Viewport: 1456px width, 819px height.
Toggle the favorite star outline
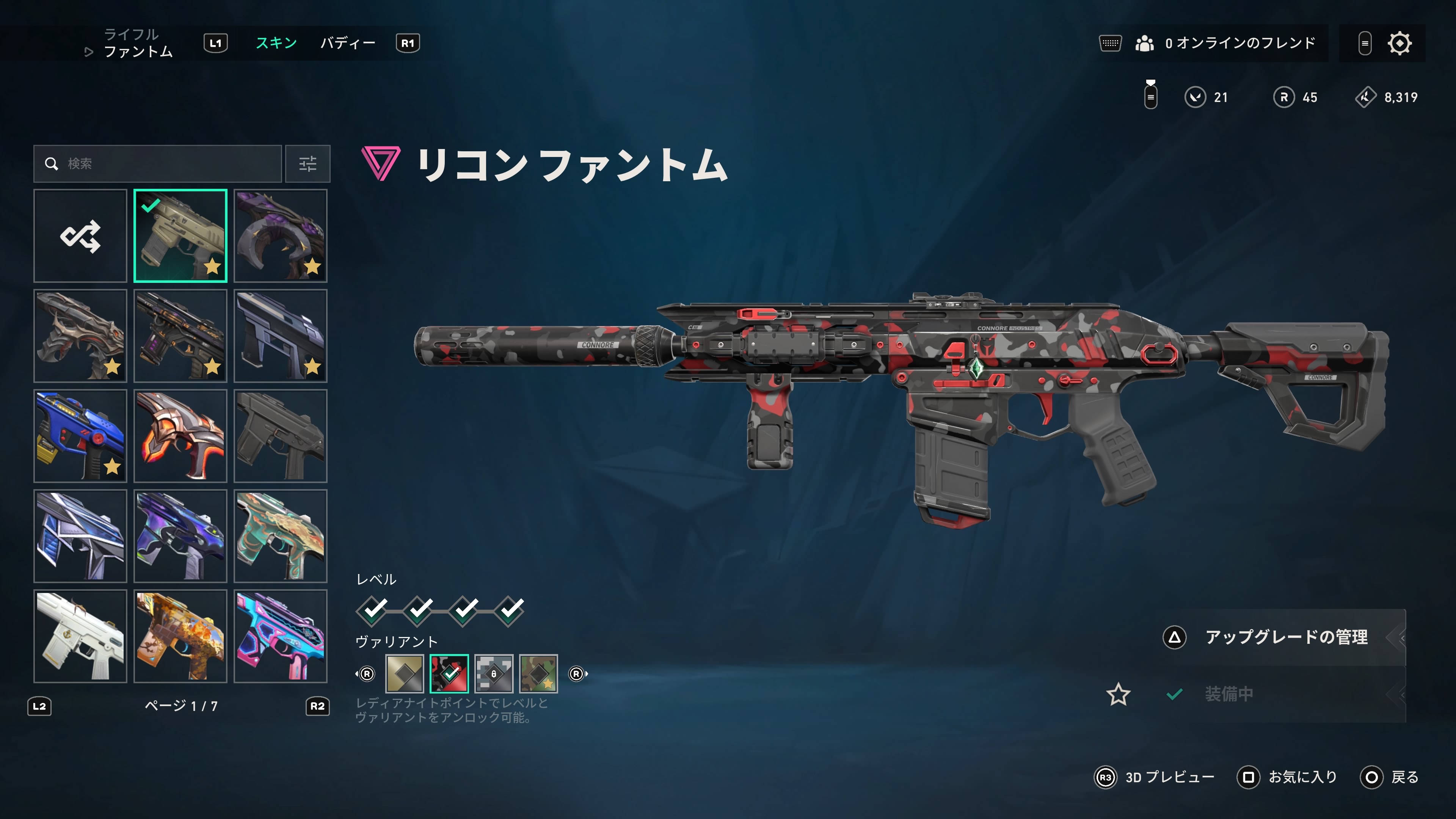tap(1118, 694)
